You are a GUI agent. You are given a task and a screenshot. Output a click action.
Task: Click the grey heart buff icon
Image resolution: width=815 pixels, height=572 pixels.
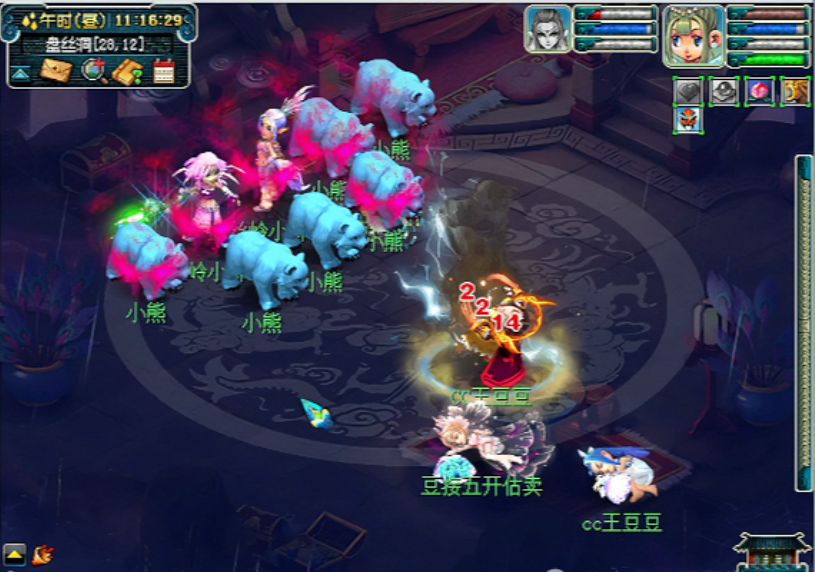688,92
